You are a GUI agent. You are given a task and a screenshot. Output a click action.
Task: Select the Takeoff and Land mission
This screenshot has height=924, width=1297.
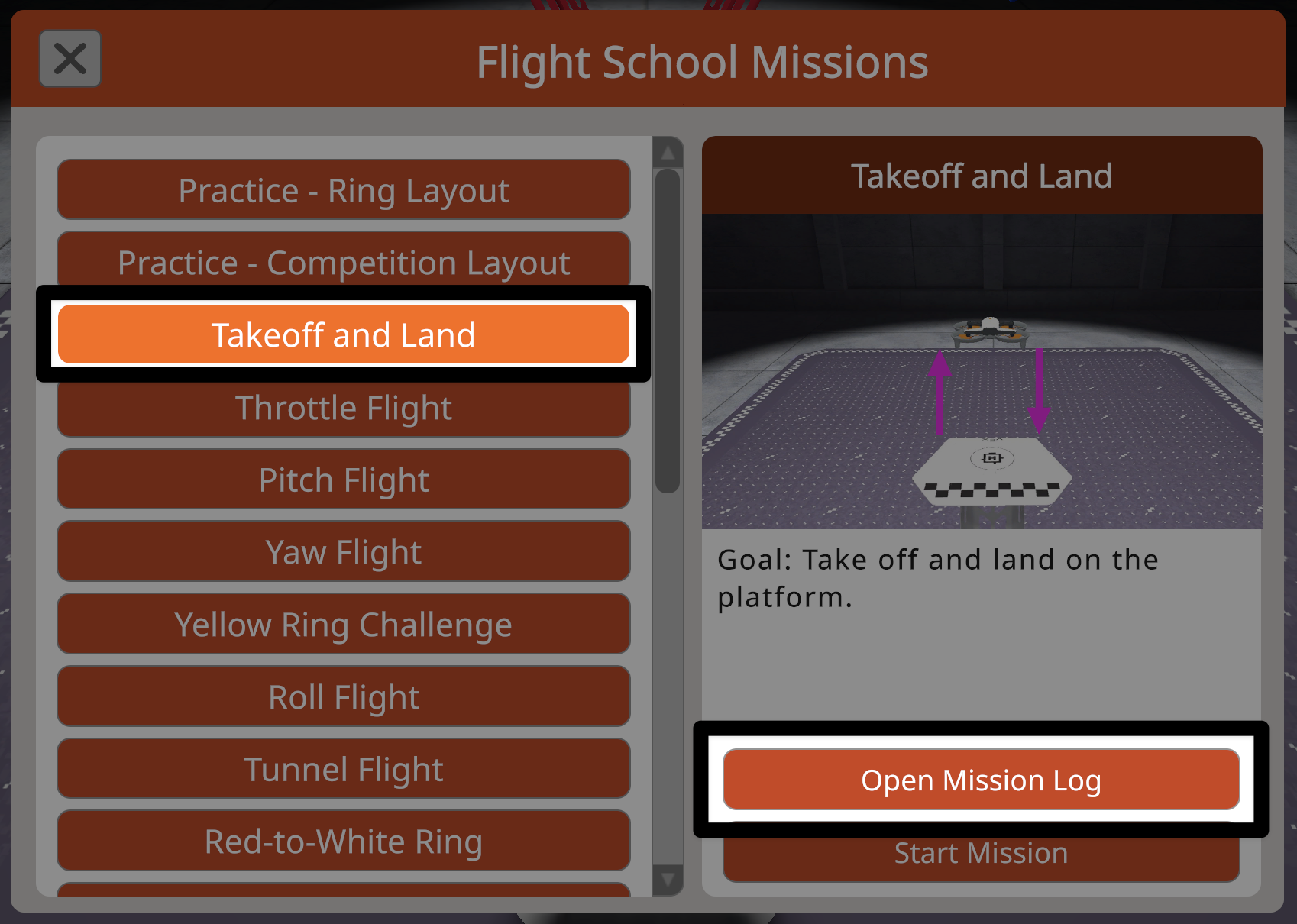[343, 334]
